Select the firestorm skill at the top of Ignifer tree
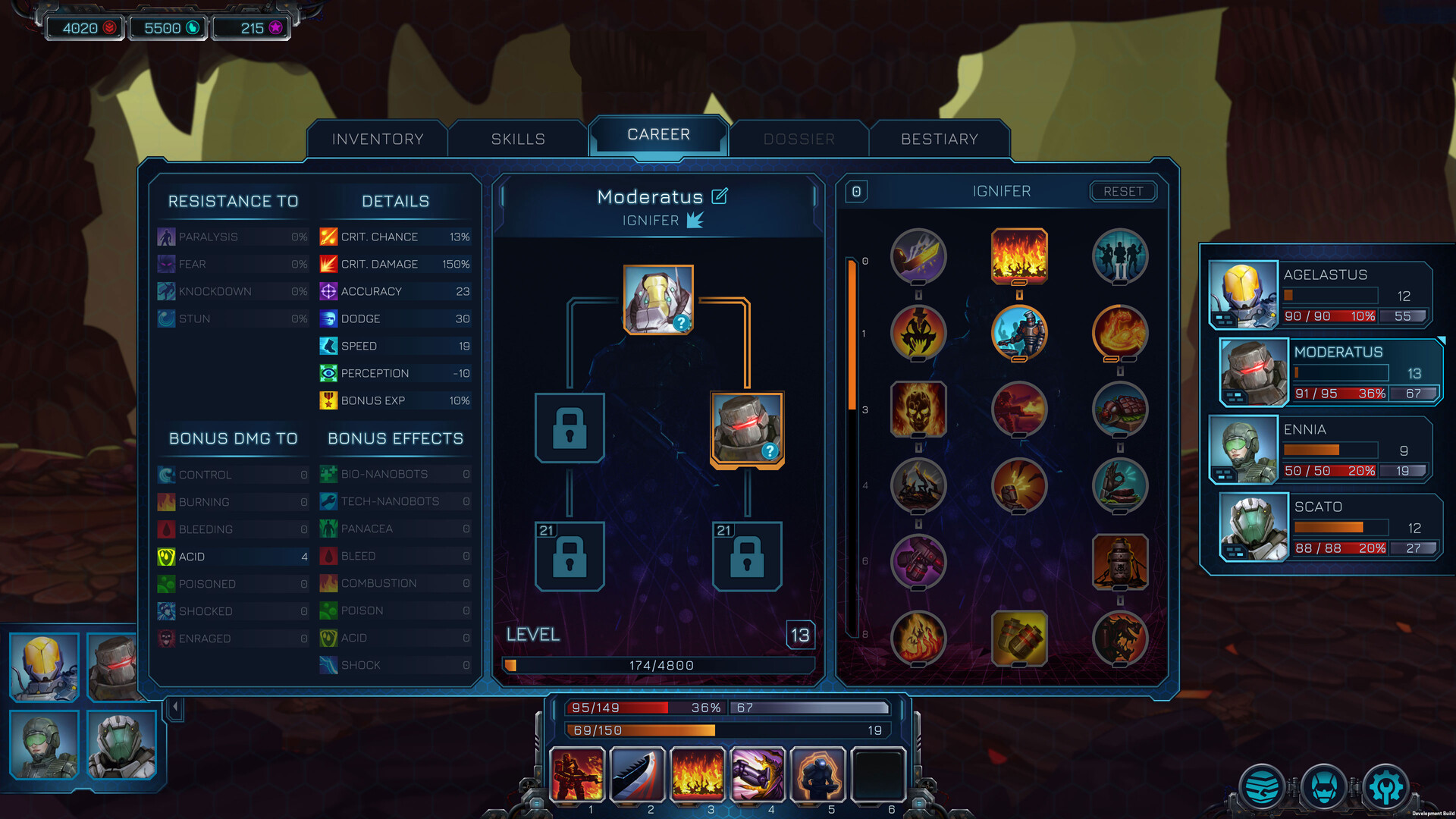The height and width of the screenshot is (819, 1456). (x=1019, y=257)
